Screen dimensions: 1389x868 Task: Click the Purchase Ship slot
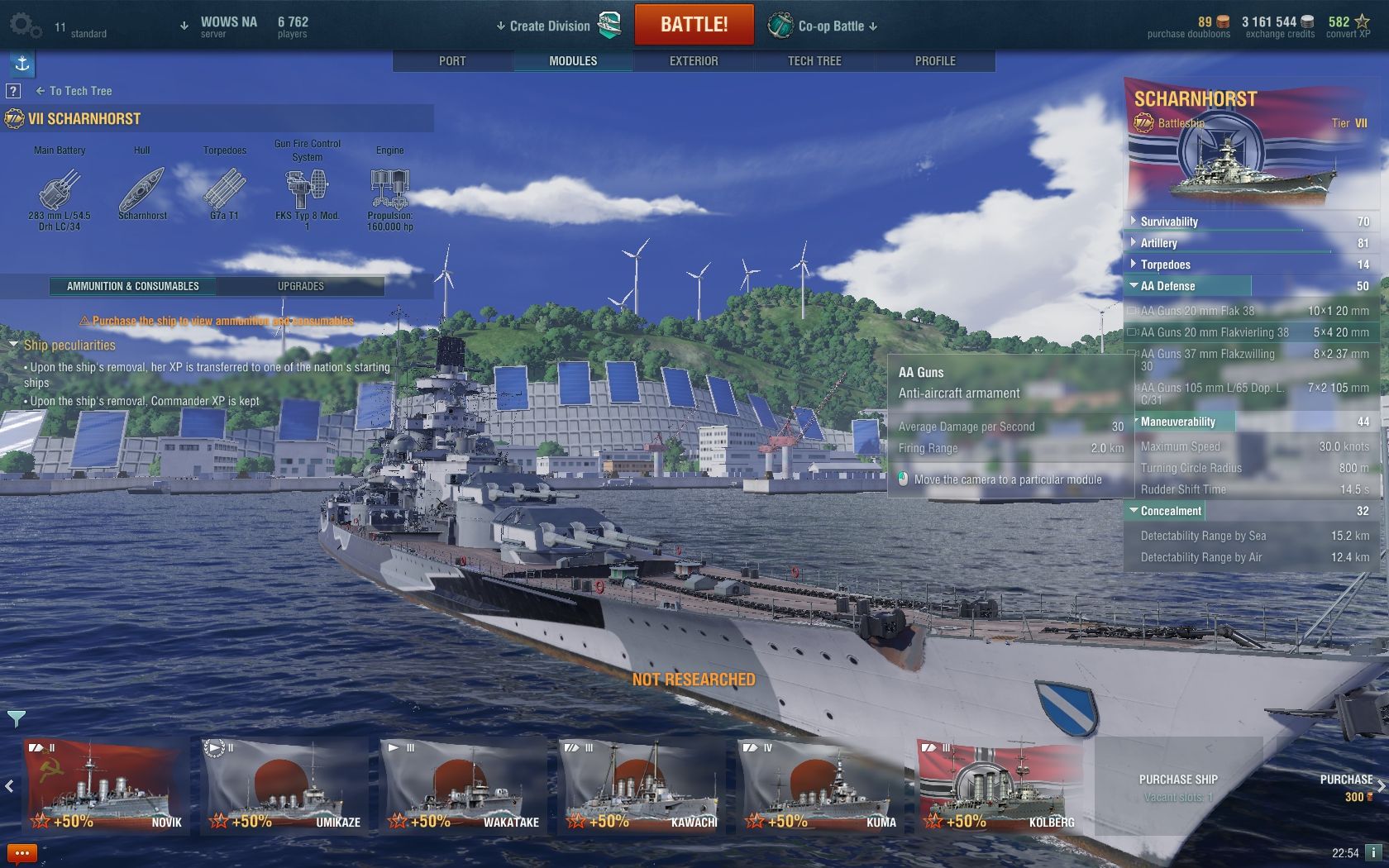click(x=1177, y=785)
